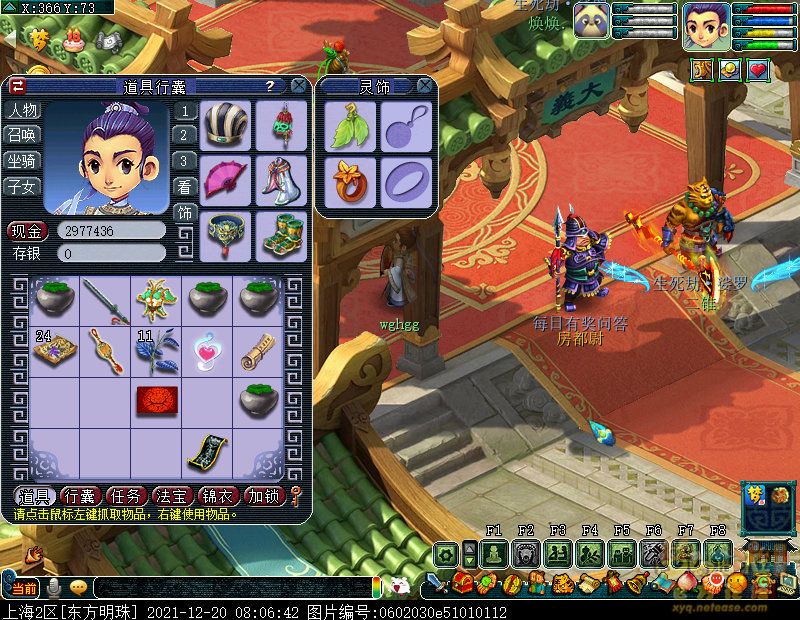The image size is (800, 620).
Task: Select the orange flower ring accessory
Action: (350, 180)
